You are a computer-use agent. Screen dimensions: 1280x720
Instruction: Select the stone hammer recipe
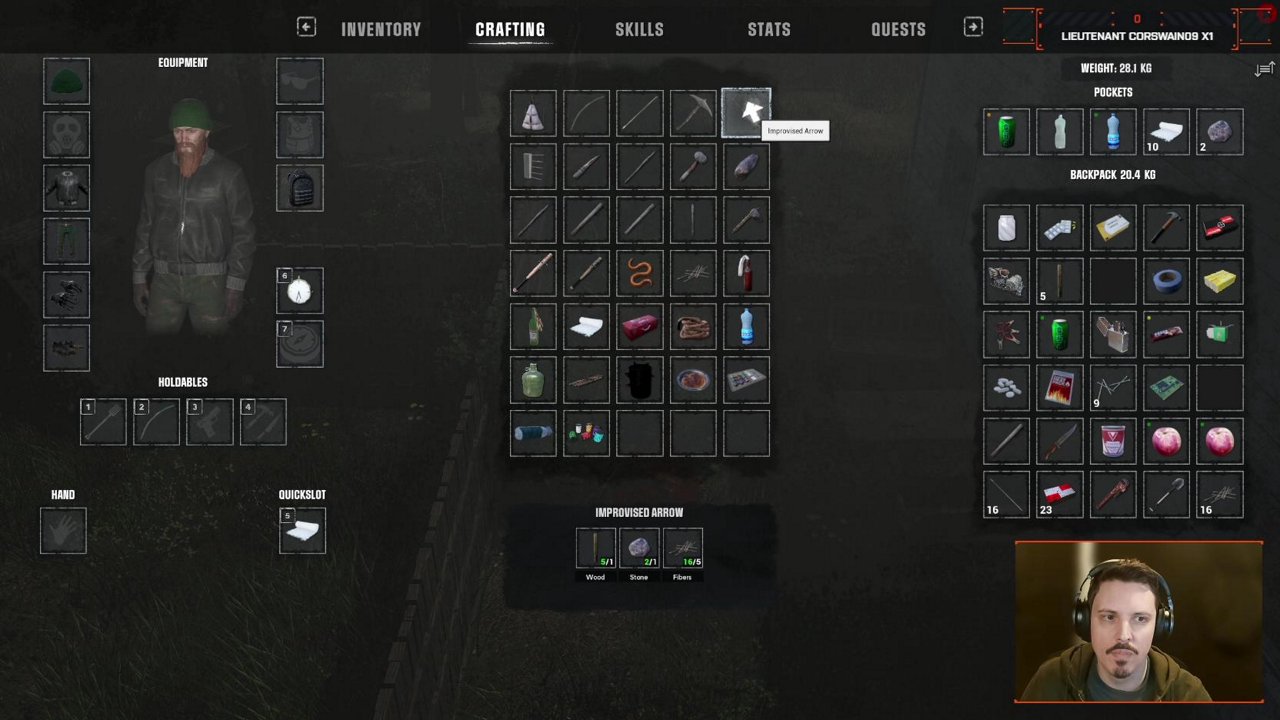tap(693, 167)
